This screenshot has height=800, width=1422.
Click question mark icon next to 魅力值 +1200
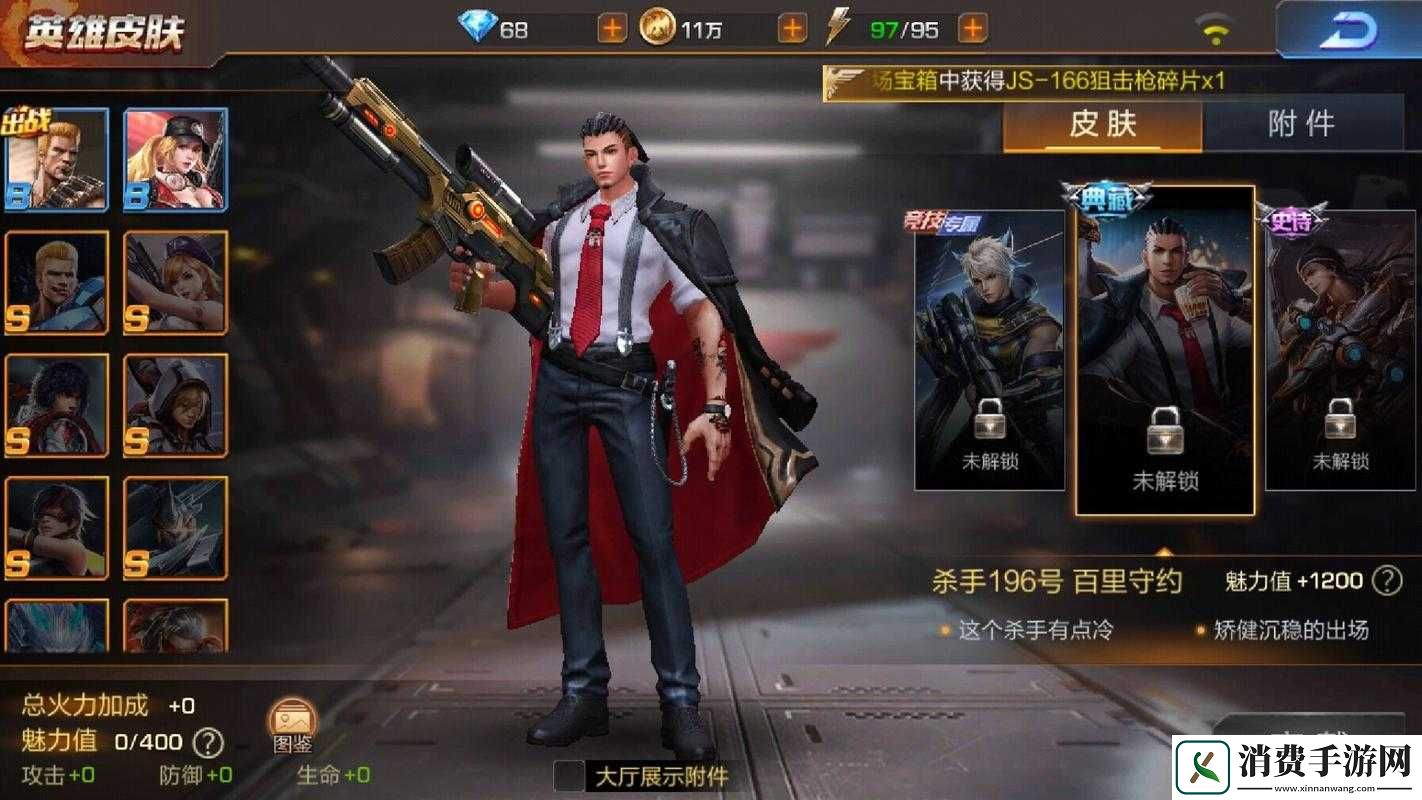[1387, 581]
